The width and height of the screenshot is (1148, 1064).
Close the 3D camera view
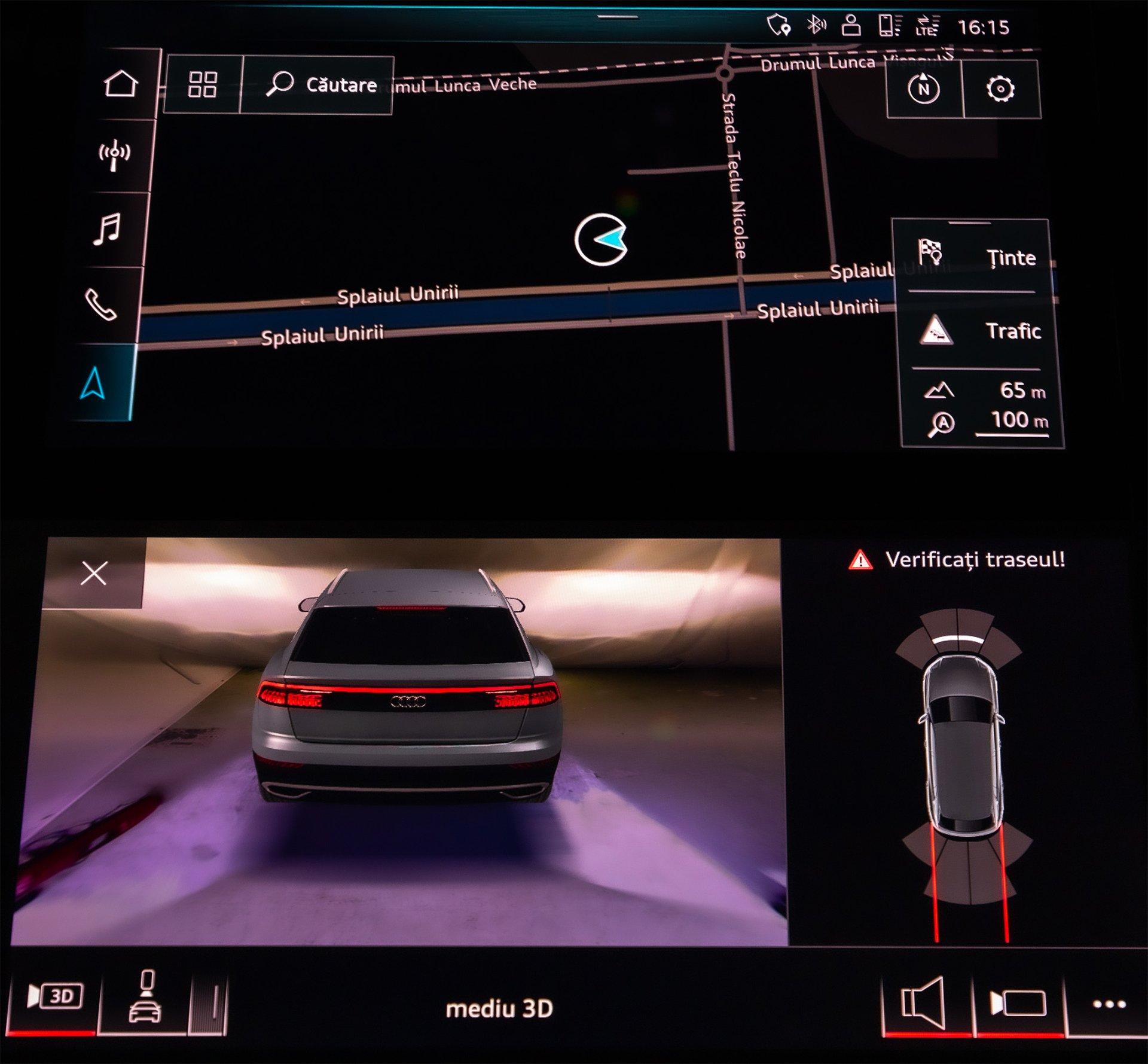[94, 573]
